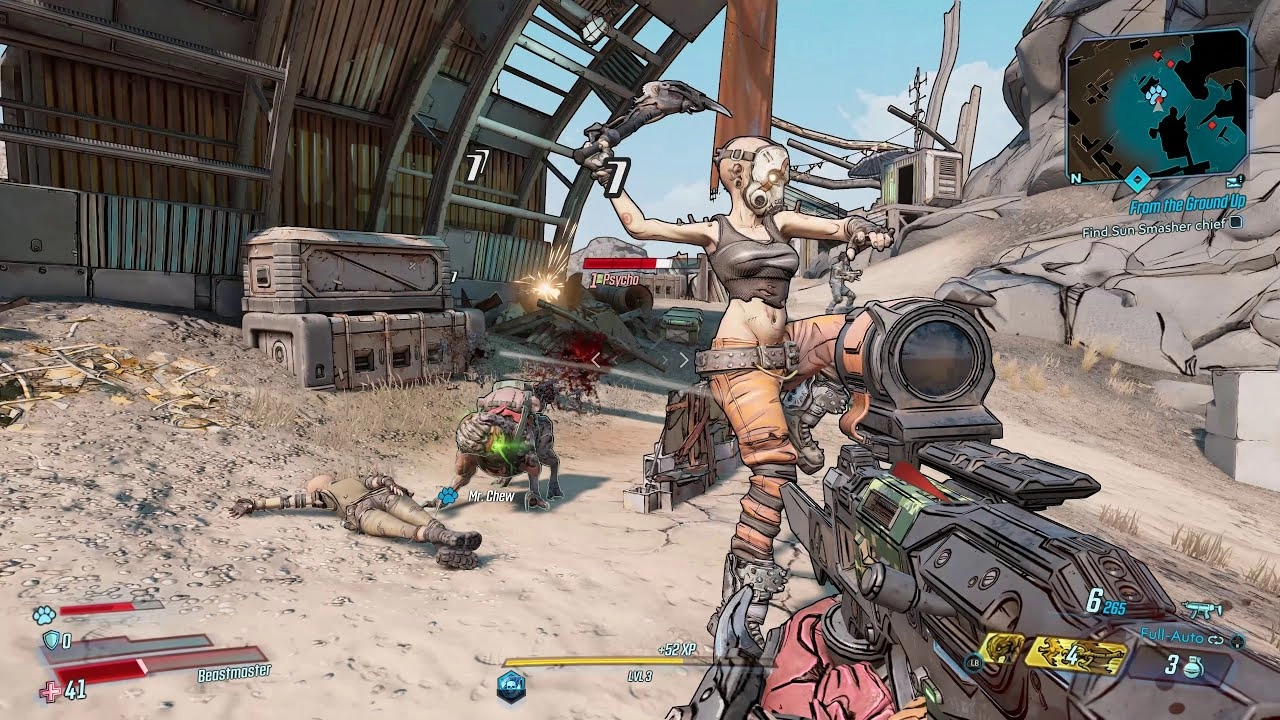Screen dimensions: 1280x720
Task: Activate the yellow pet action skill
Action: (1075, 655)
